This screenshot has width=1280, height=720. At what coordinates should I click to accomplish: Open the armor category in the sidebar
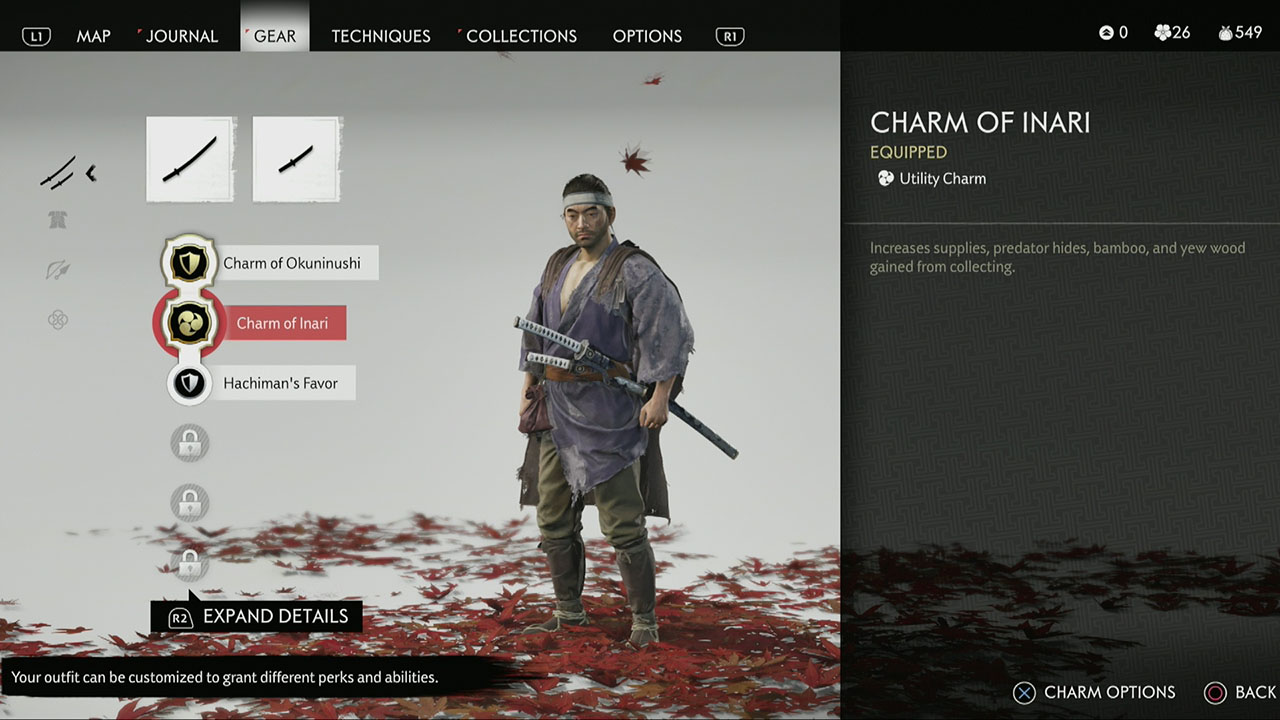pos(58,218)
